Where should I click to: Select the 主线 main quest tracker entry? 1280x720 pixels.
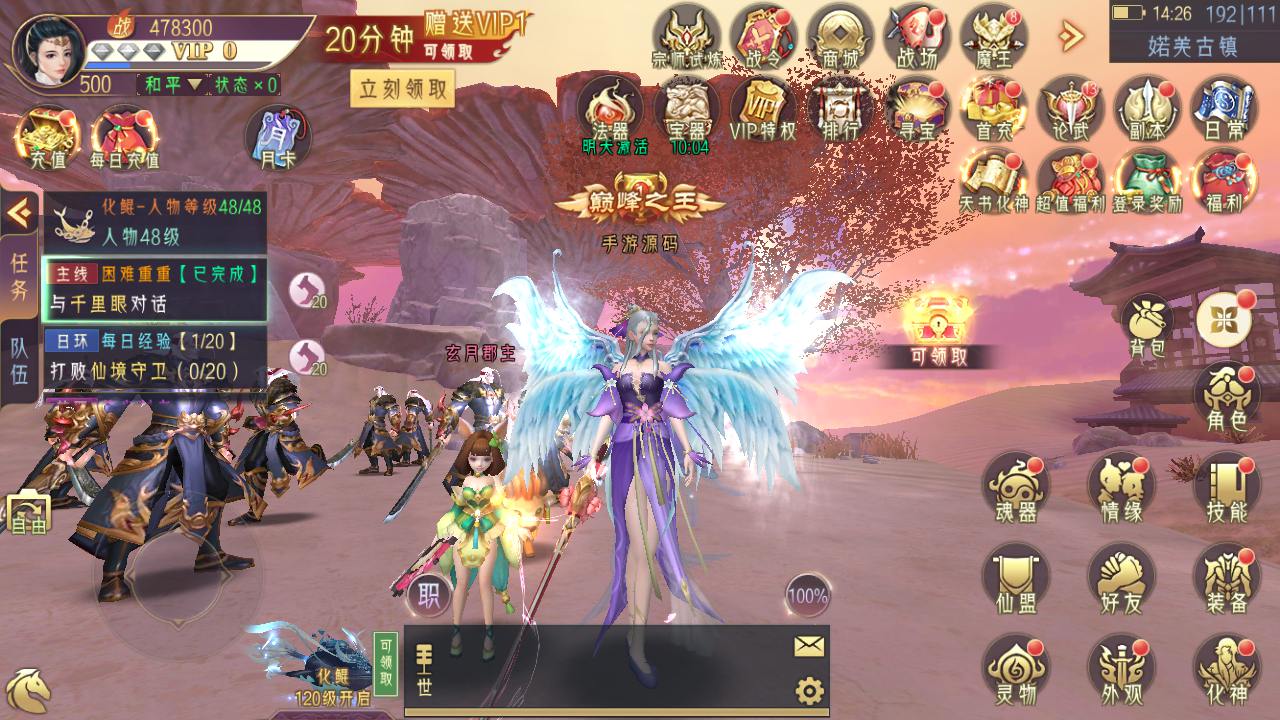point(155,287)
